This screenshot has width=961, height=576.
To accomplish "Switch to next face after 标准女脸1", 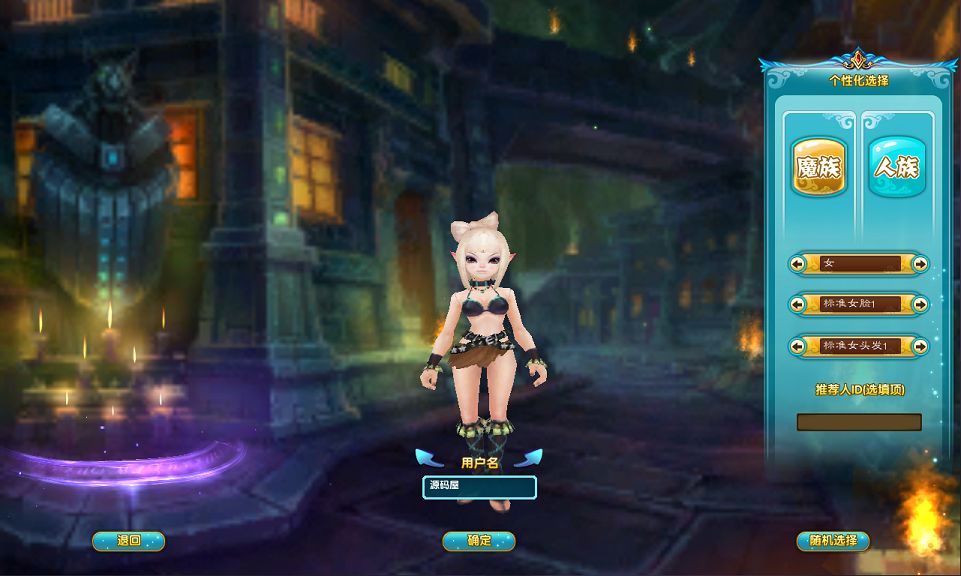I will (x=919, y=304).
